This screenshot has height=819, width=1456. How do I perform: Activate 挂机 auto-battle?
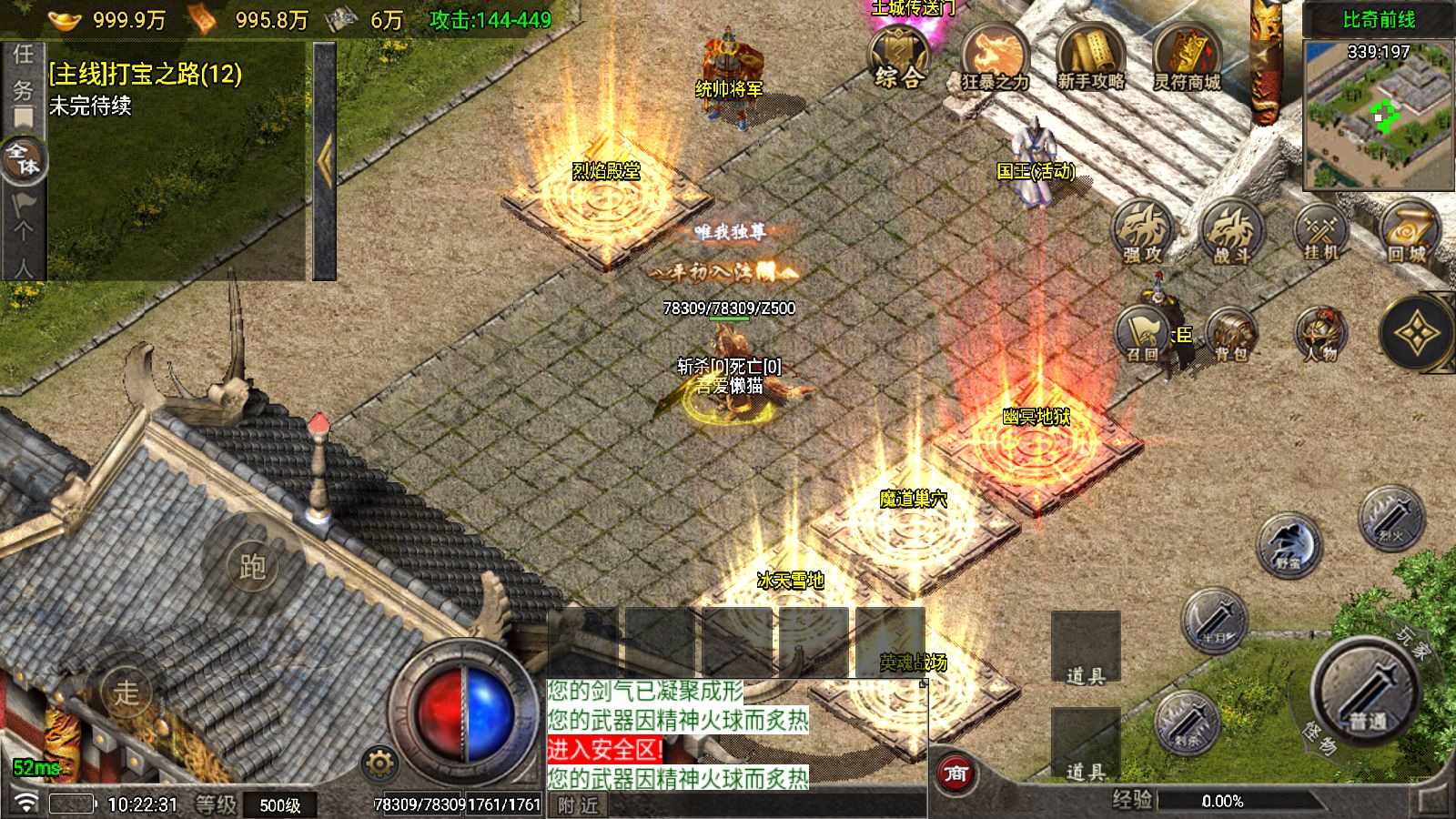point(1321,232)
